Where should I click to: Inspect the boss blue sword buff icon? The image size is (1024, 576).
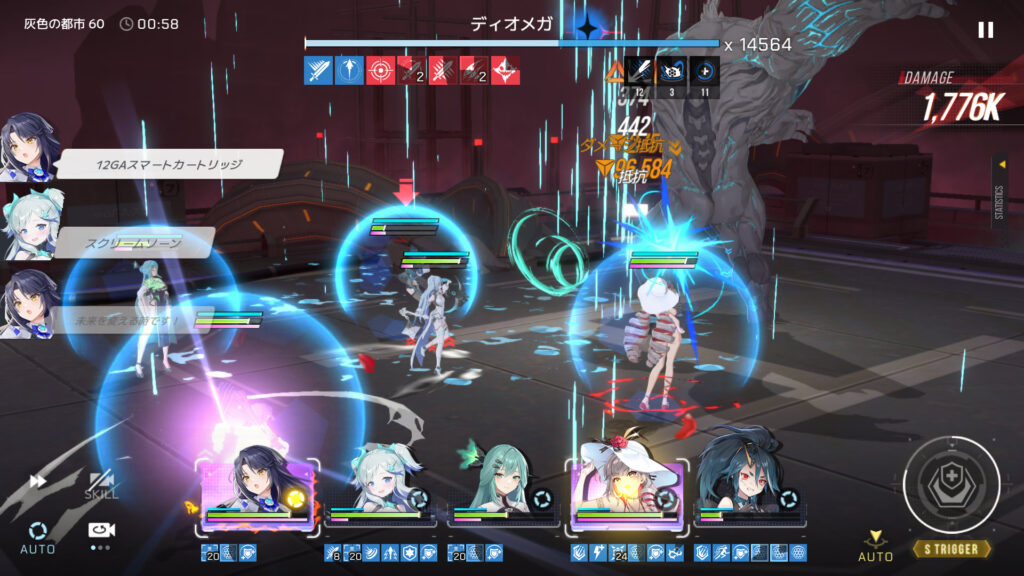(x=317, y=70)
